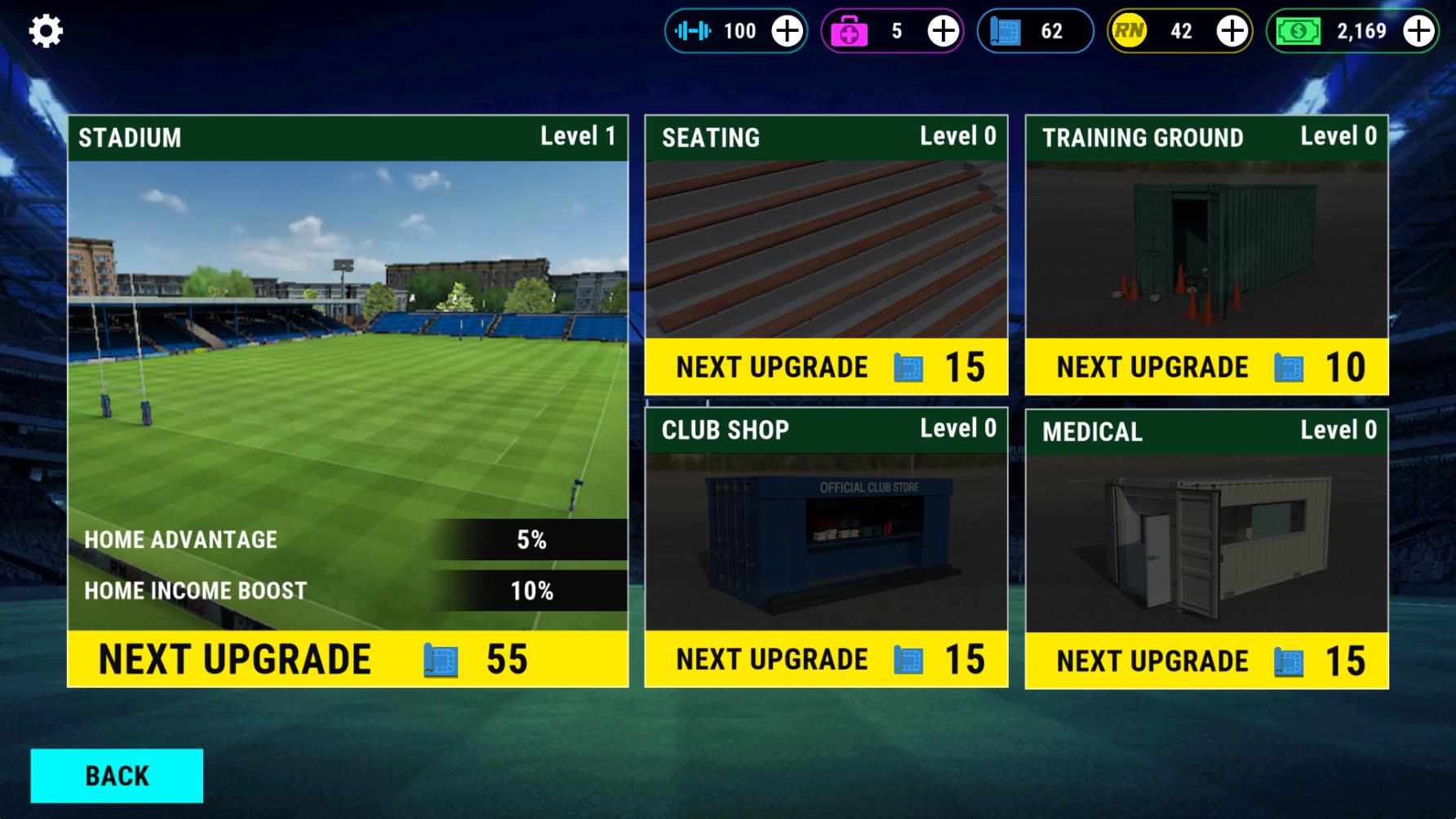
Task: Select the Stadium pitch preview image
Action: pyautogui.click(x=348, y=343)
